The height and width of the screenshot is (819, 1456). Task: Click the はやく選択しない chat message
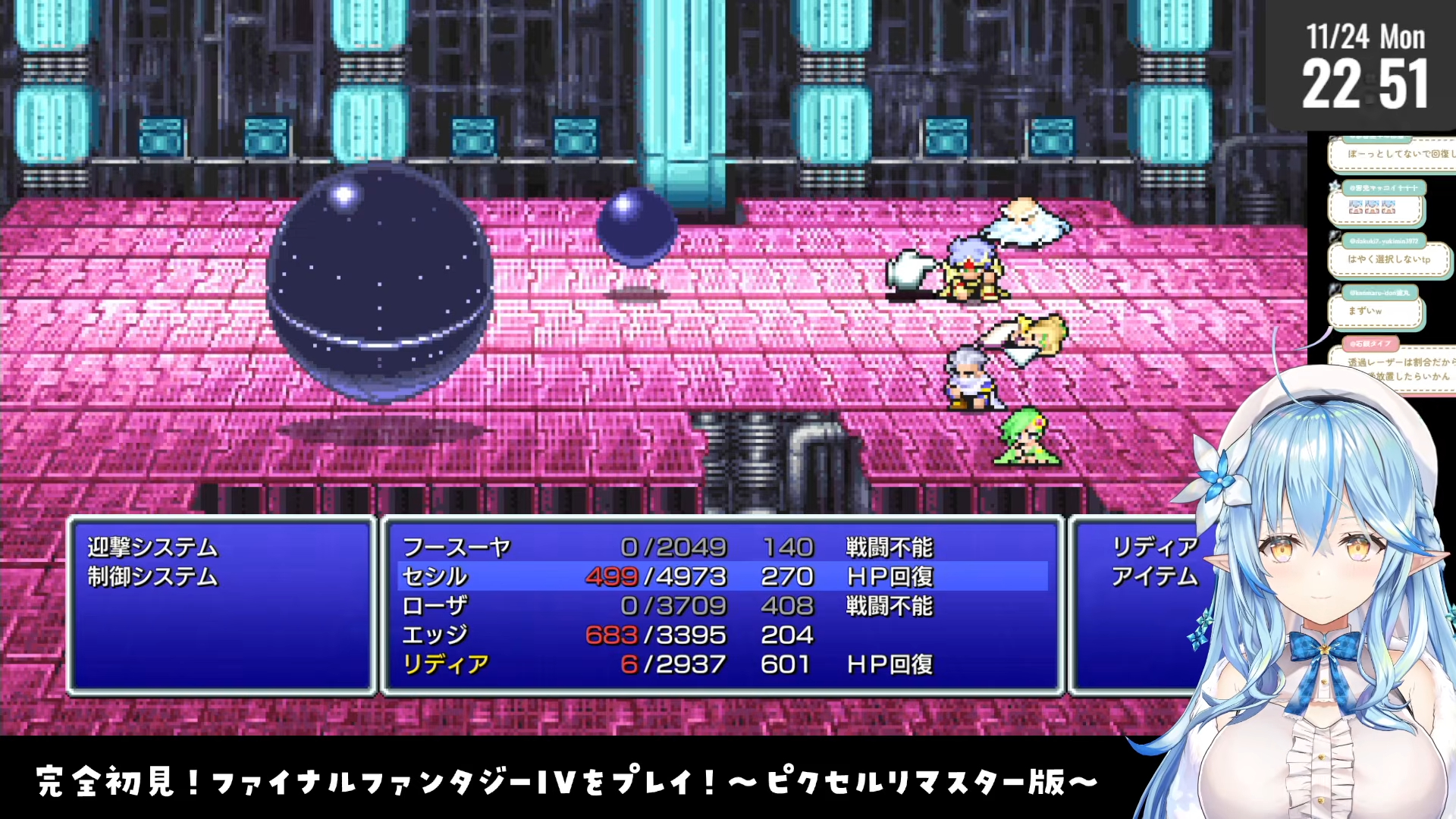click(1388, 259)
